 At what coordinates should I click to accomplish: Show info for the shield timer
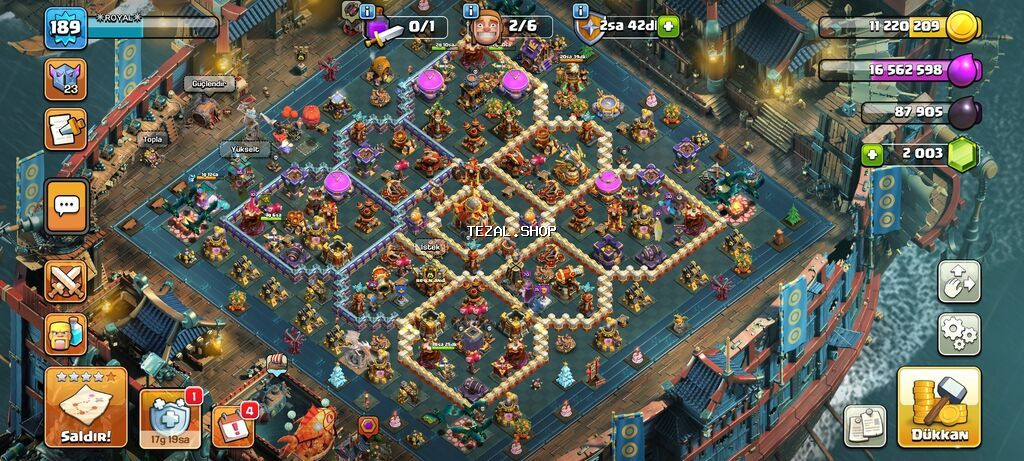click(581, 11)
